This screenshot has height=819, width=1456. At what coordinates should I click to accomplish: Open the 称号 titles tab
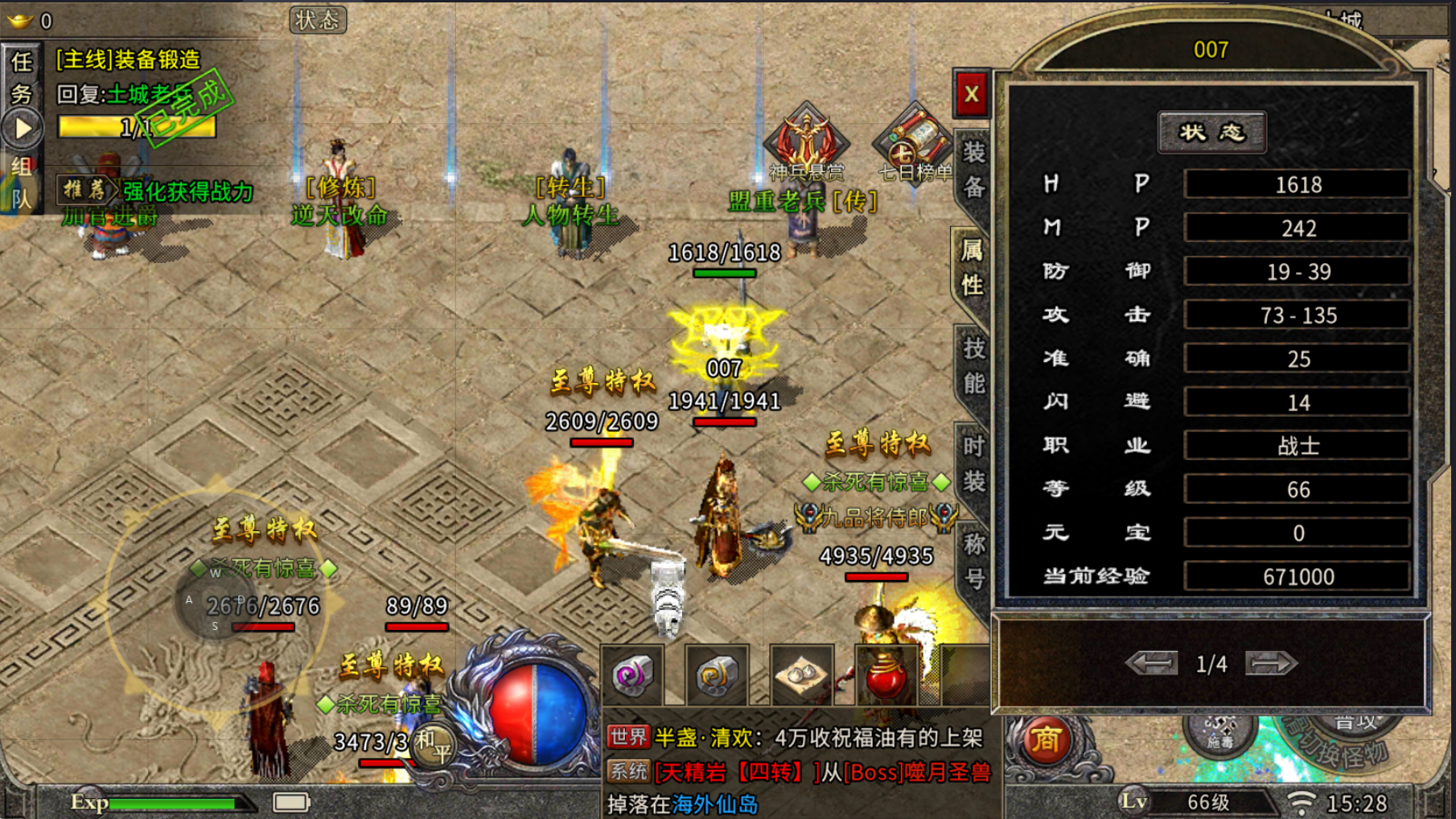tap(973, 561)
